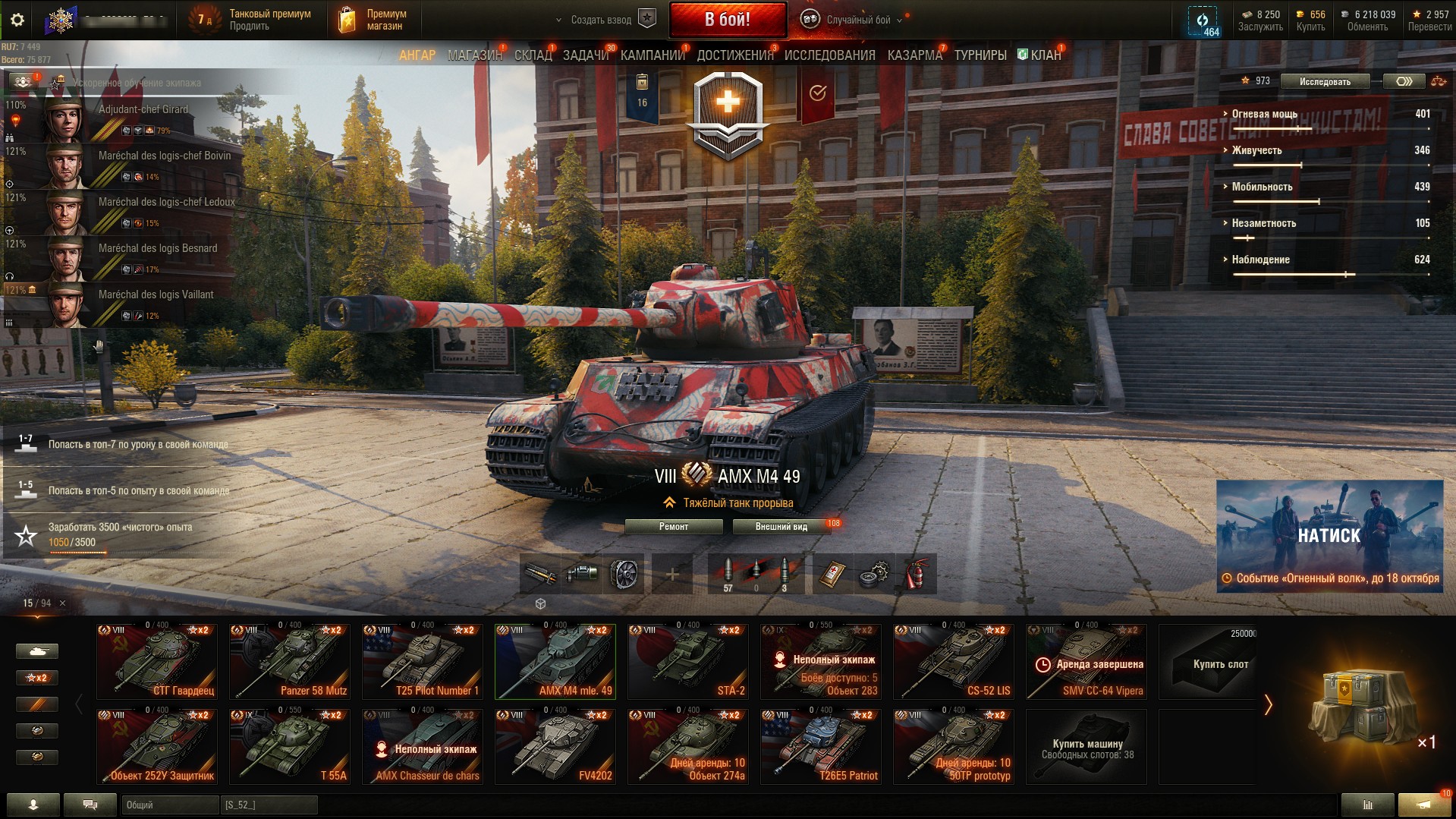Viewport: 1456px width, 819px height.
Task: Choose the STA-2 tank in carousel
Action: click(x=688, y=661)
